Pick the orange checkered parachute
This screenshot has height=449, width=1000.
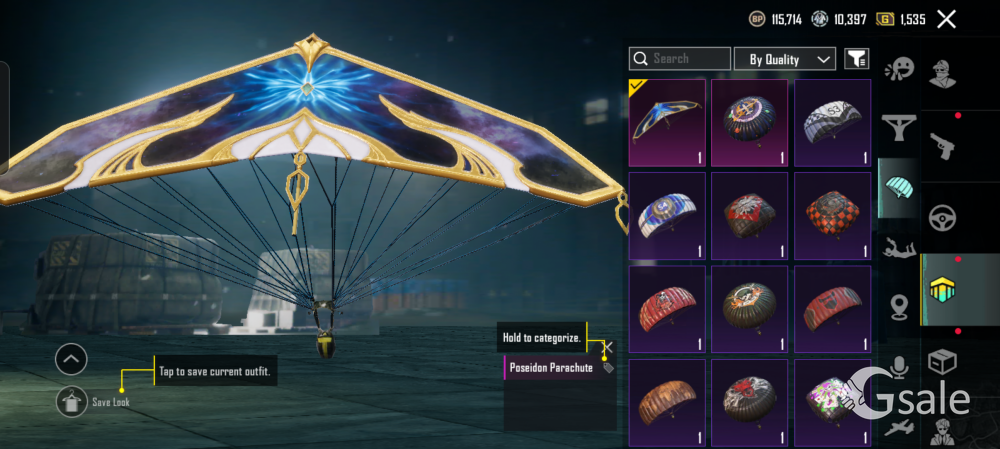[832, 214]
